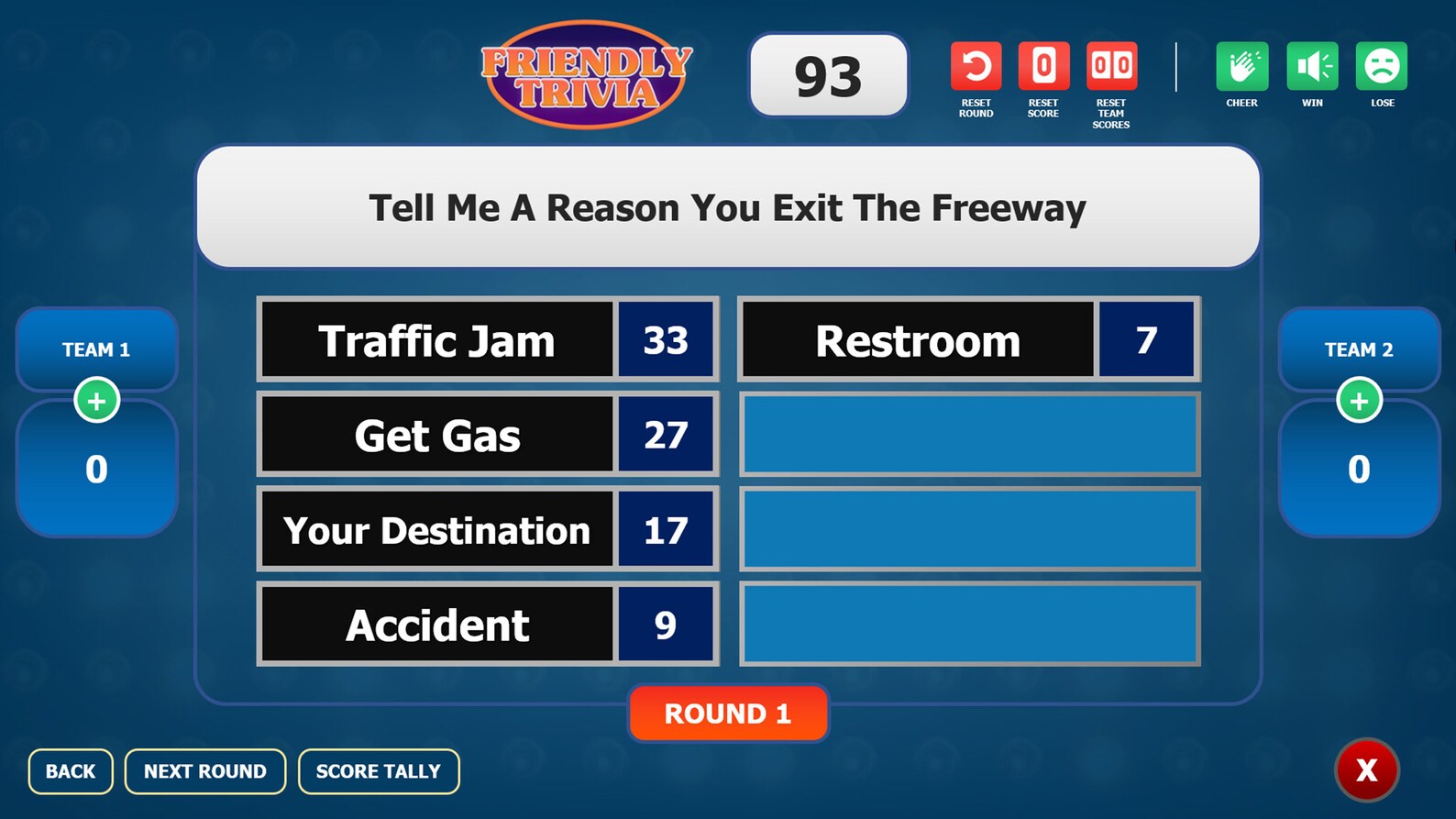Click the 93 countdown timer display
Screen dimensions: 1456x819
click(826, 74)
